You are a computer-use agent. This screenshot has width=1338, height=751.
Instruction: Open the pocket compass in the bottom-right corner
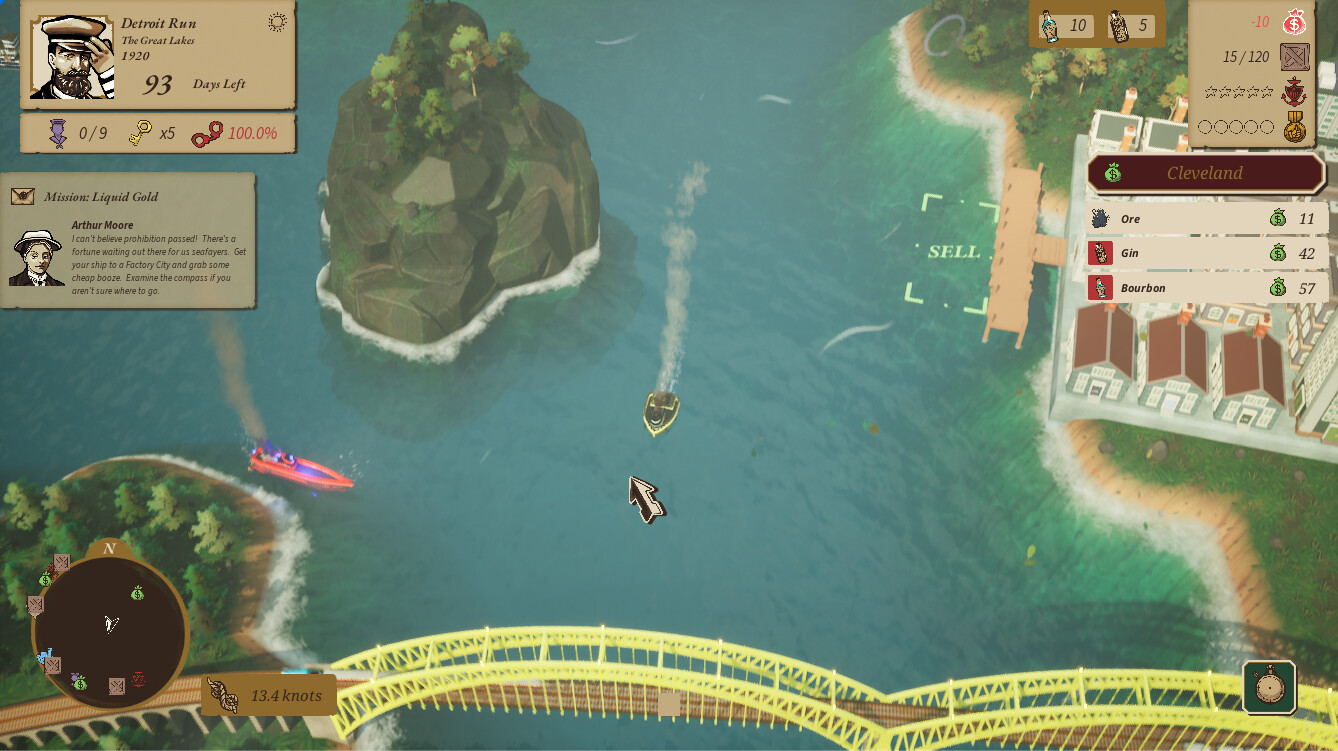click(x=1268, y=686)
